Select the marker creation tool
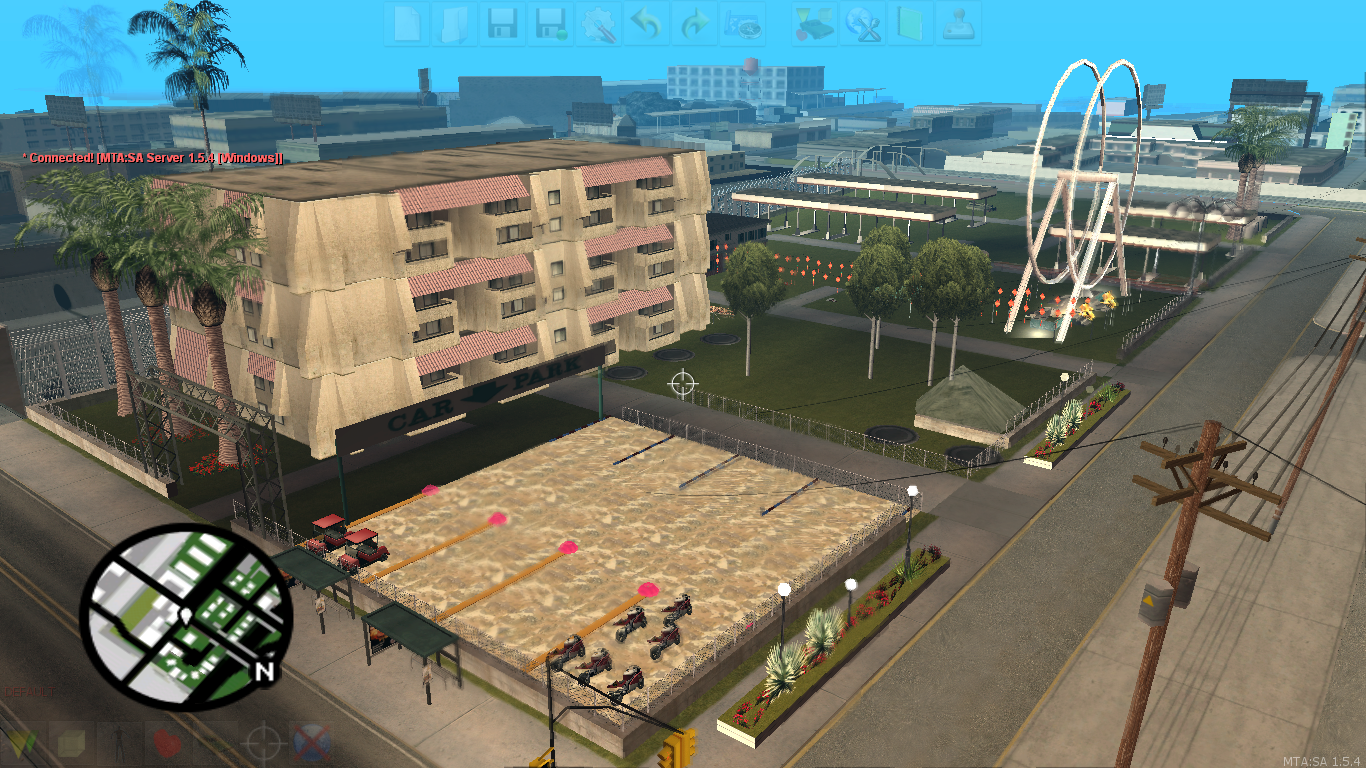Image resolution: width=1366 pixels, height=768 pixels. click(x=19, y=744)
